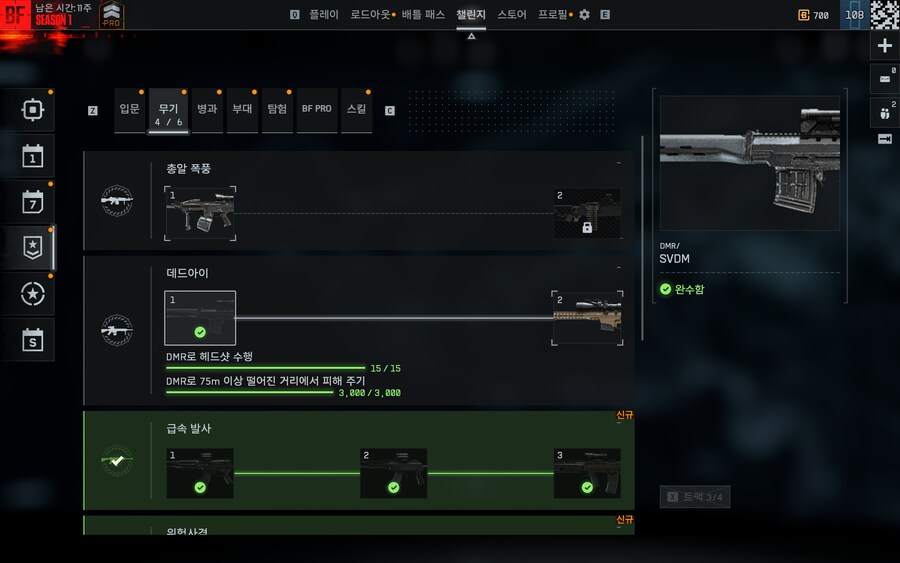Select the 부대 tab
The width and height of the screenshot is (900, 563).
pos(242,109)
